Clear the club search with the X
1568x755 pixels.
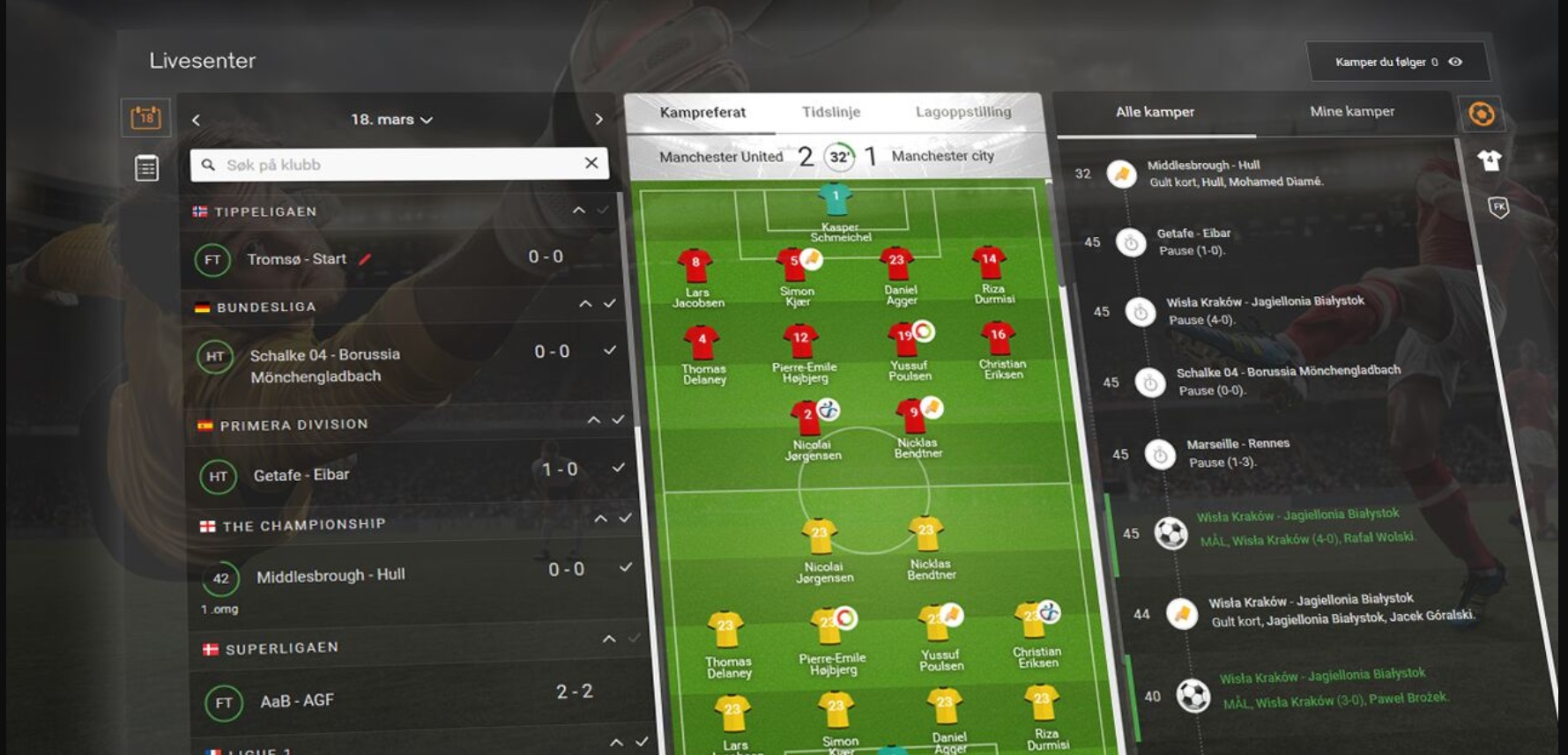point(591,163)
